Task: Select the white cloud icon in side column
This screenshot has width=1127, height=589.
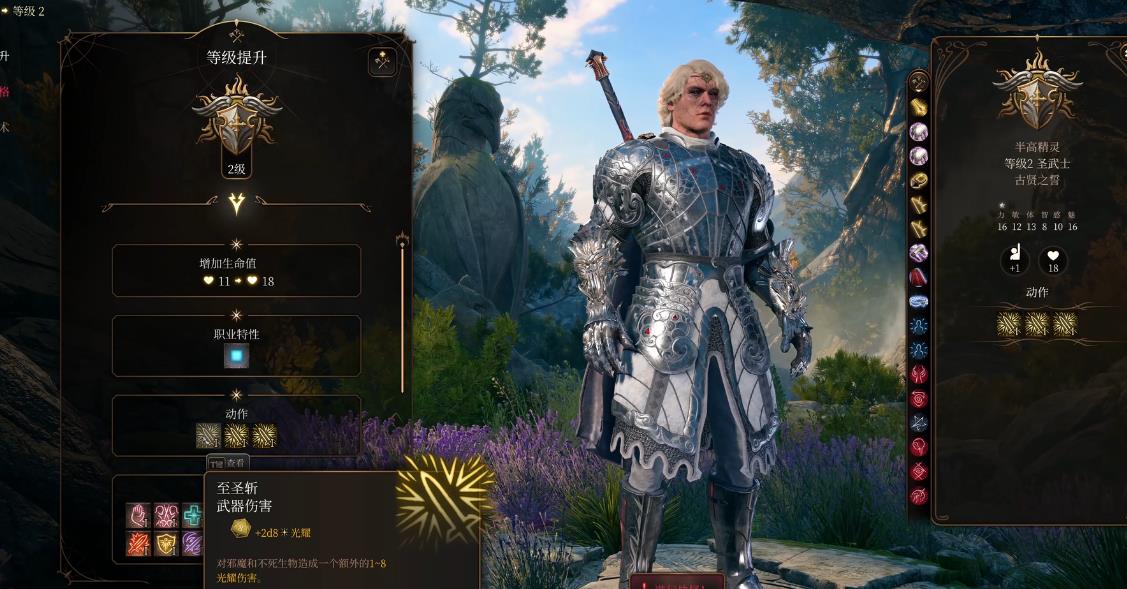Action: tap(918, 301)
